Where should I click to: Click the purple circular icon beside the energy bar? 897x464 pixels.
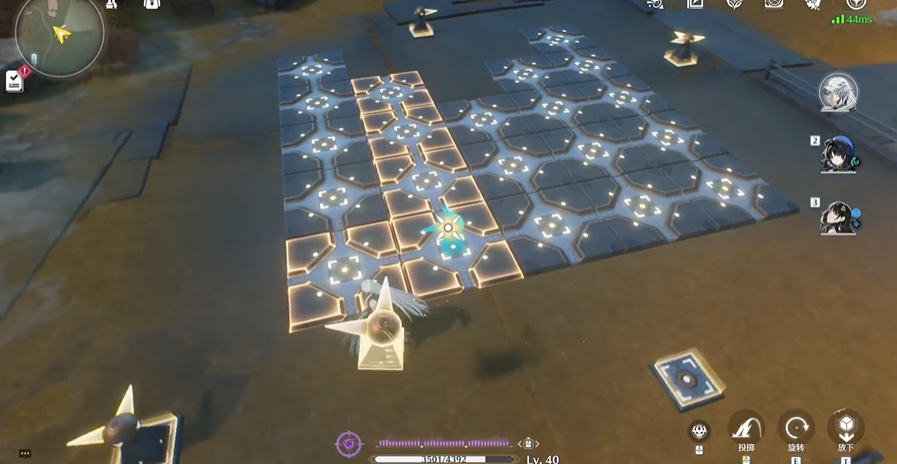click(348, 443)
